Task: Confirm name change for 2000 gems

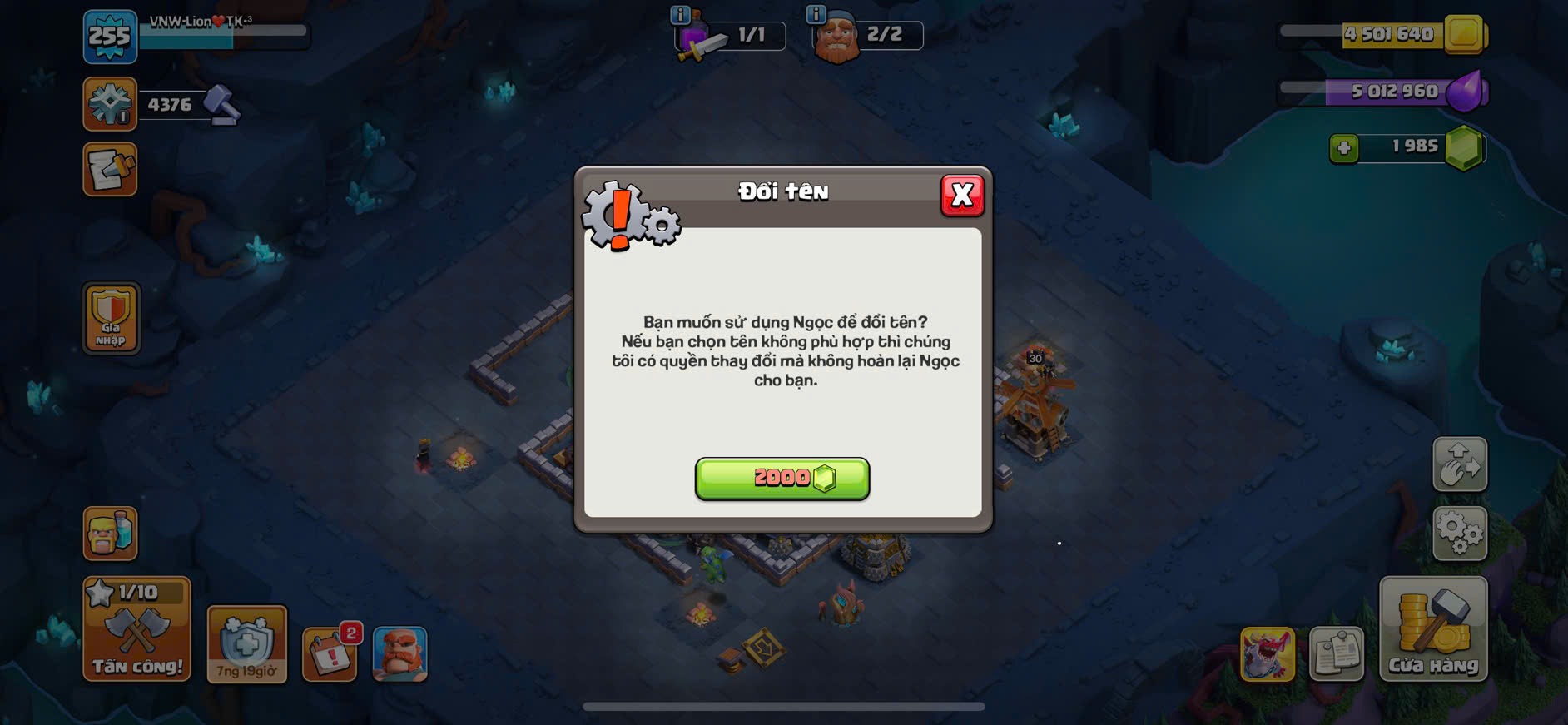Action: (x=782, y=479)
